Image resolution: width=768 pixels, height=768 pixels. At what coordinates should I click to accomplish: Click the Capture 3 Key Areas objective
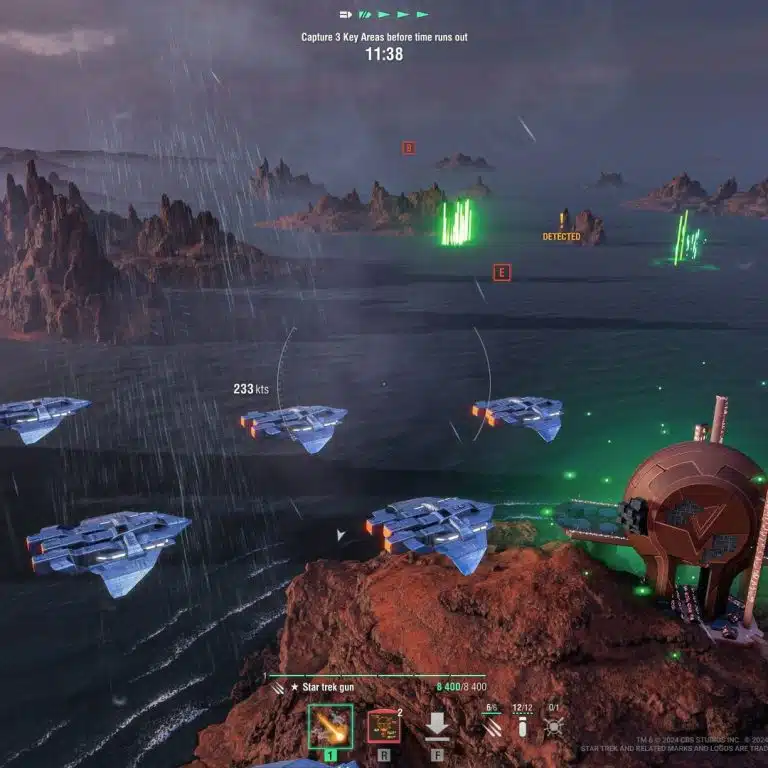click(x=384, y=37)
